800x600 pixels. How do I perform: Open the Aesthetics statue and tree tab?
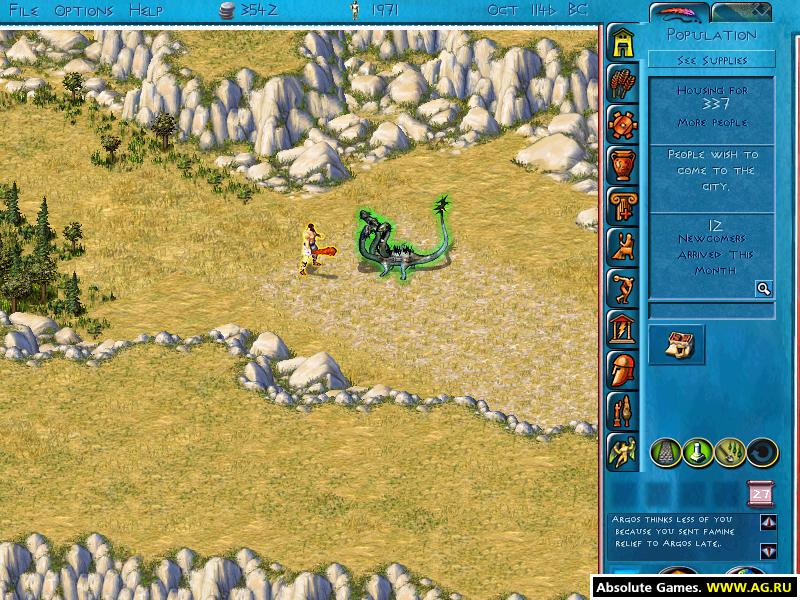(x=622, y=411)
